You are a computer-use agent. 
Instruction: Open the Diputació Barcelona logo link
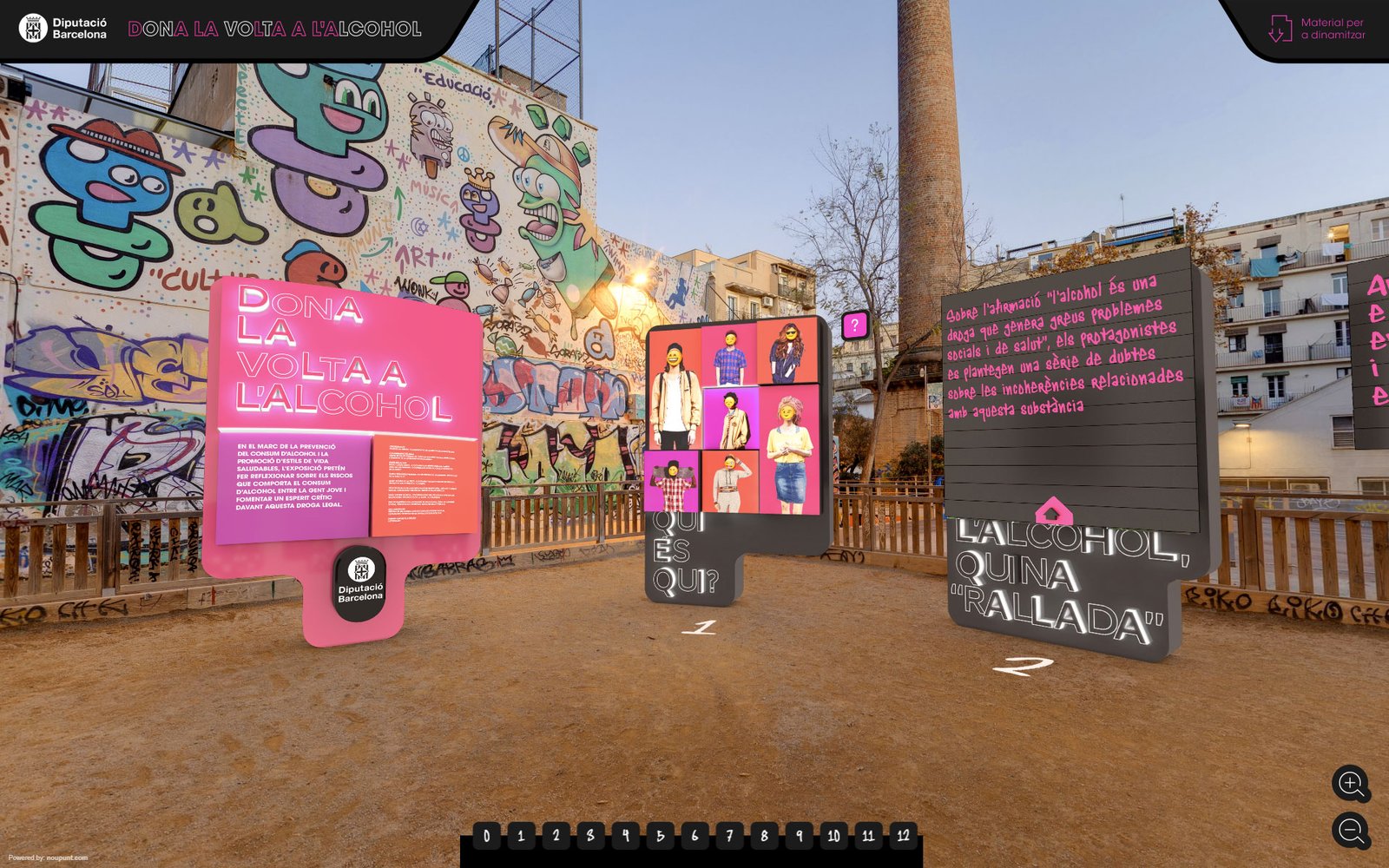[63, 29]
